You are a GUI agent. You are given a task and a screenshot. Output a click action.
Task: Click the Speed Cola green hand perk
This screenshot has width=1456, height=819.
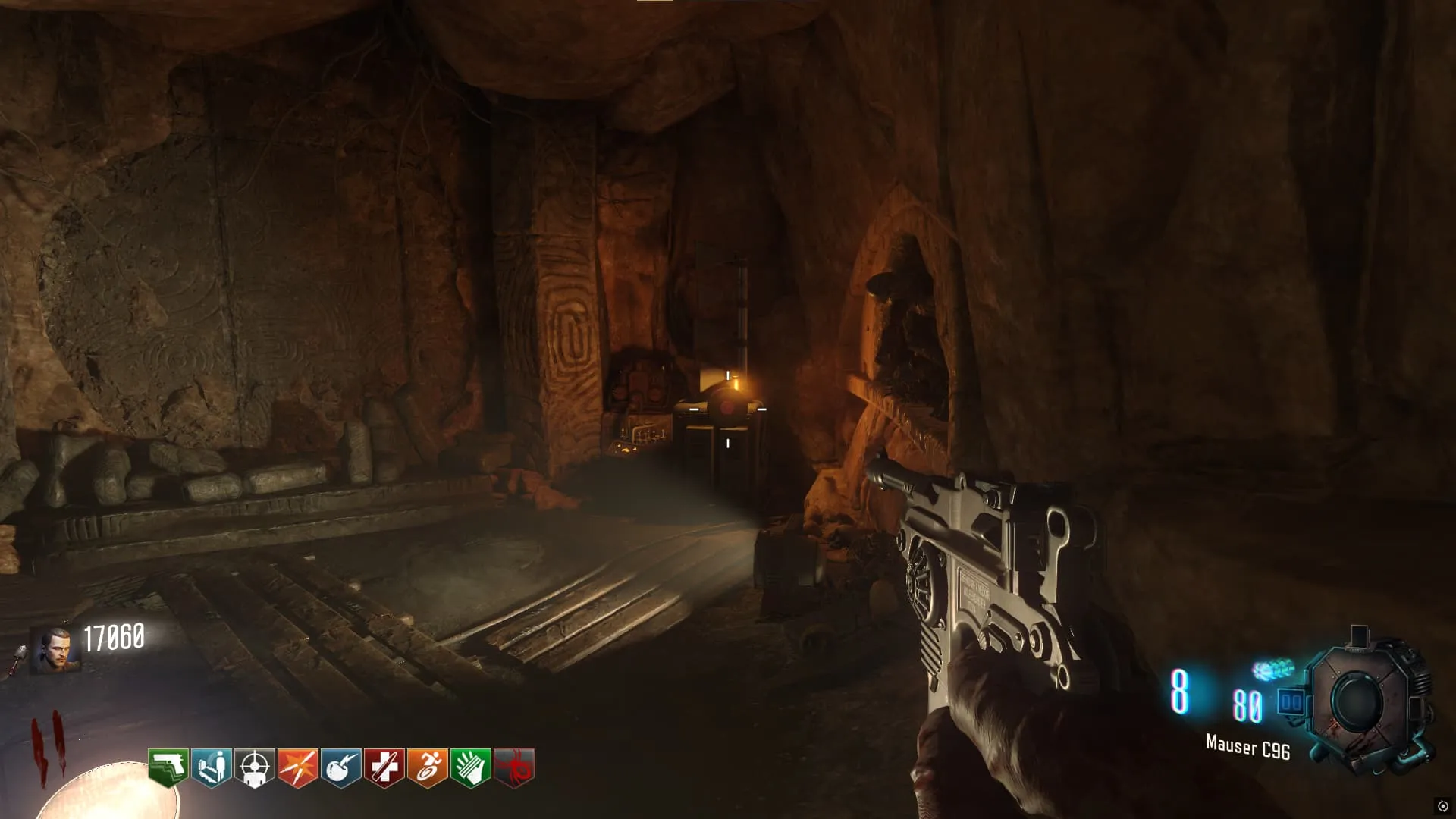pos(471,768)
